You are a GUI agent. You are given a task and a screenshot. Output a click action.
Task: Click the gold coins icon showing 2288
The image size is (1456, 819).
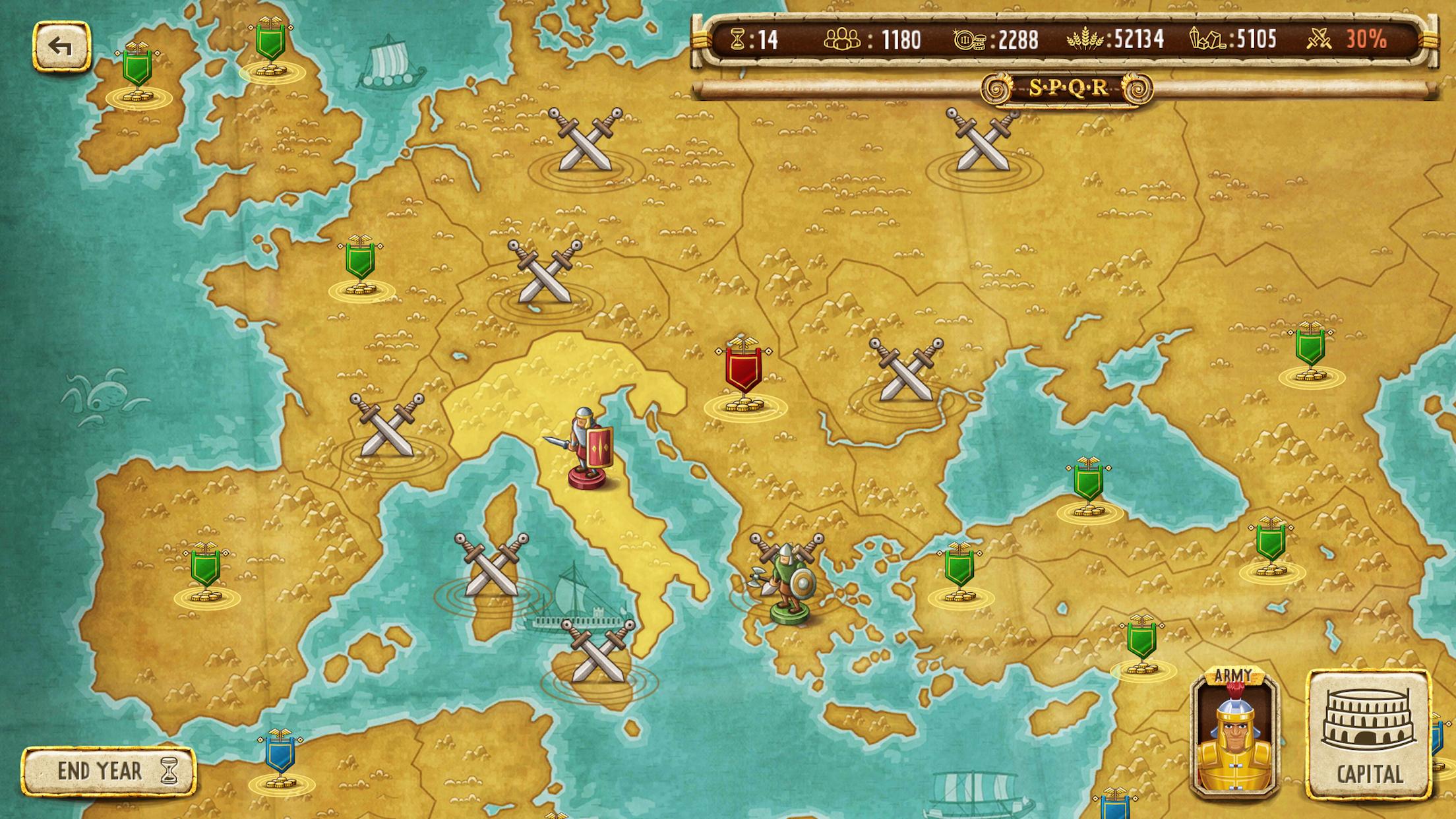pyautogui.click(x=969, y=40)
